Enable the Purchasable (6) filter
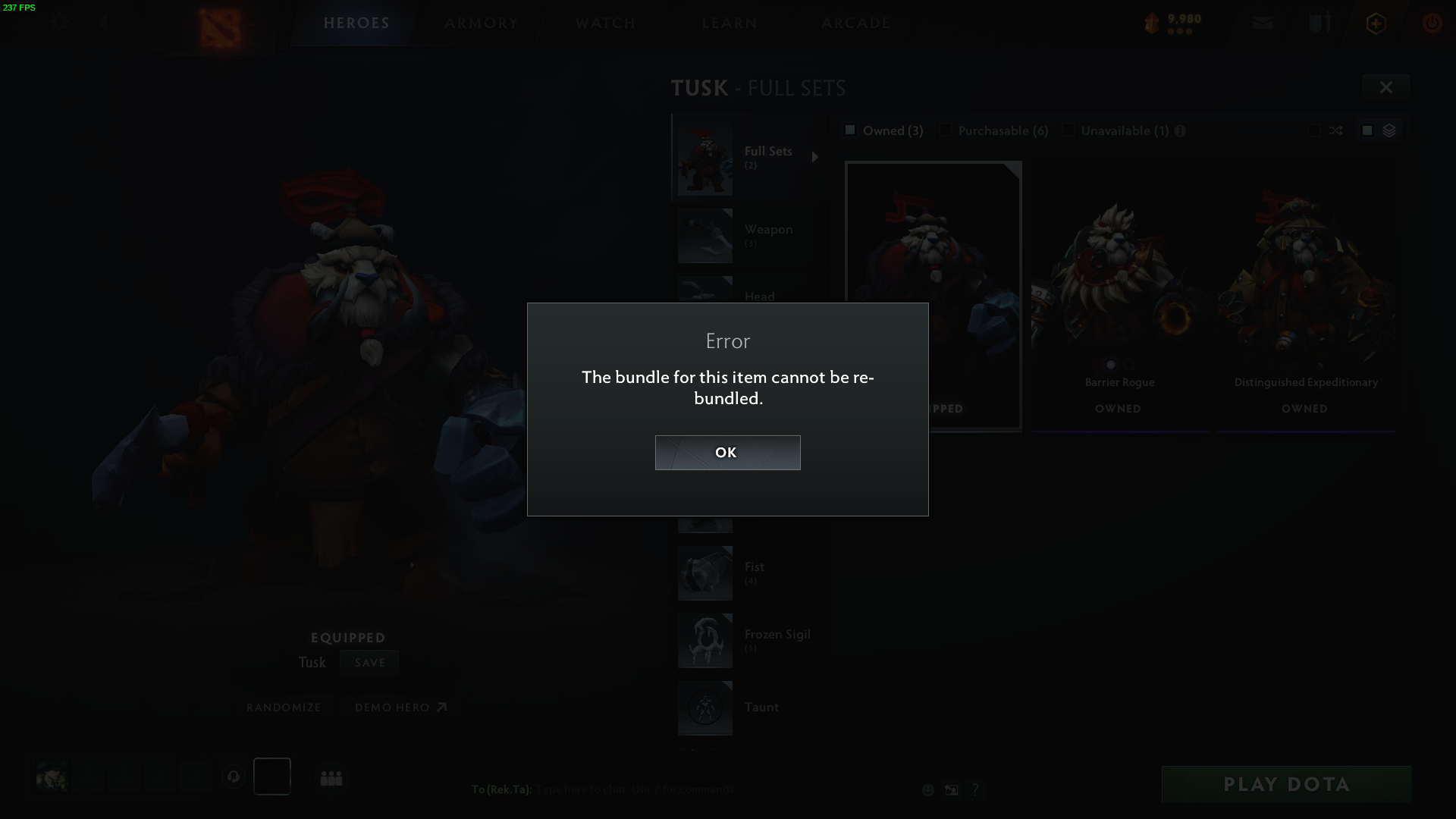Viewport: 1456px width, 819px height. click(x=946, y=130)
